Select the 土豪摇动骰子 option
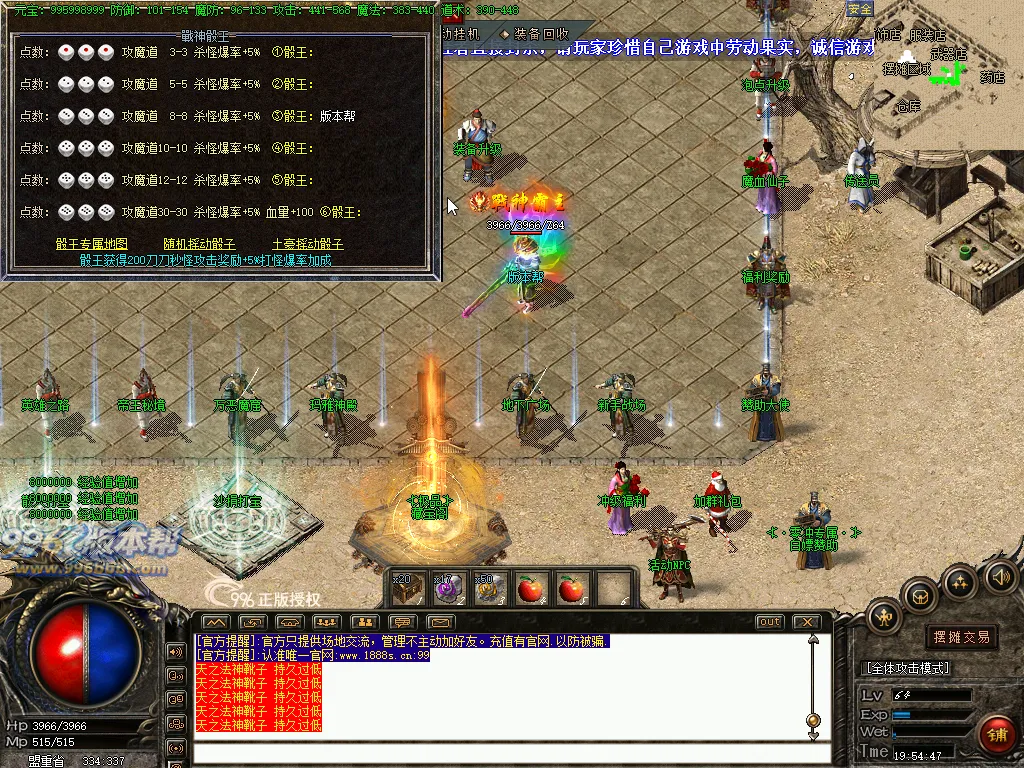 click(x=308, y=244)
